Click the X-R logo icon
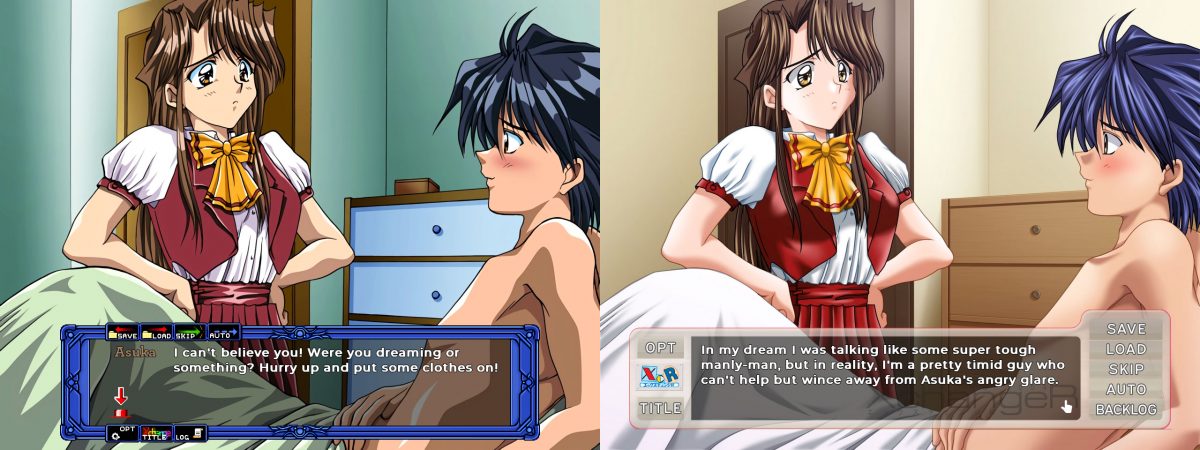1200x450 pixels. [x=660, y=378]
